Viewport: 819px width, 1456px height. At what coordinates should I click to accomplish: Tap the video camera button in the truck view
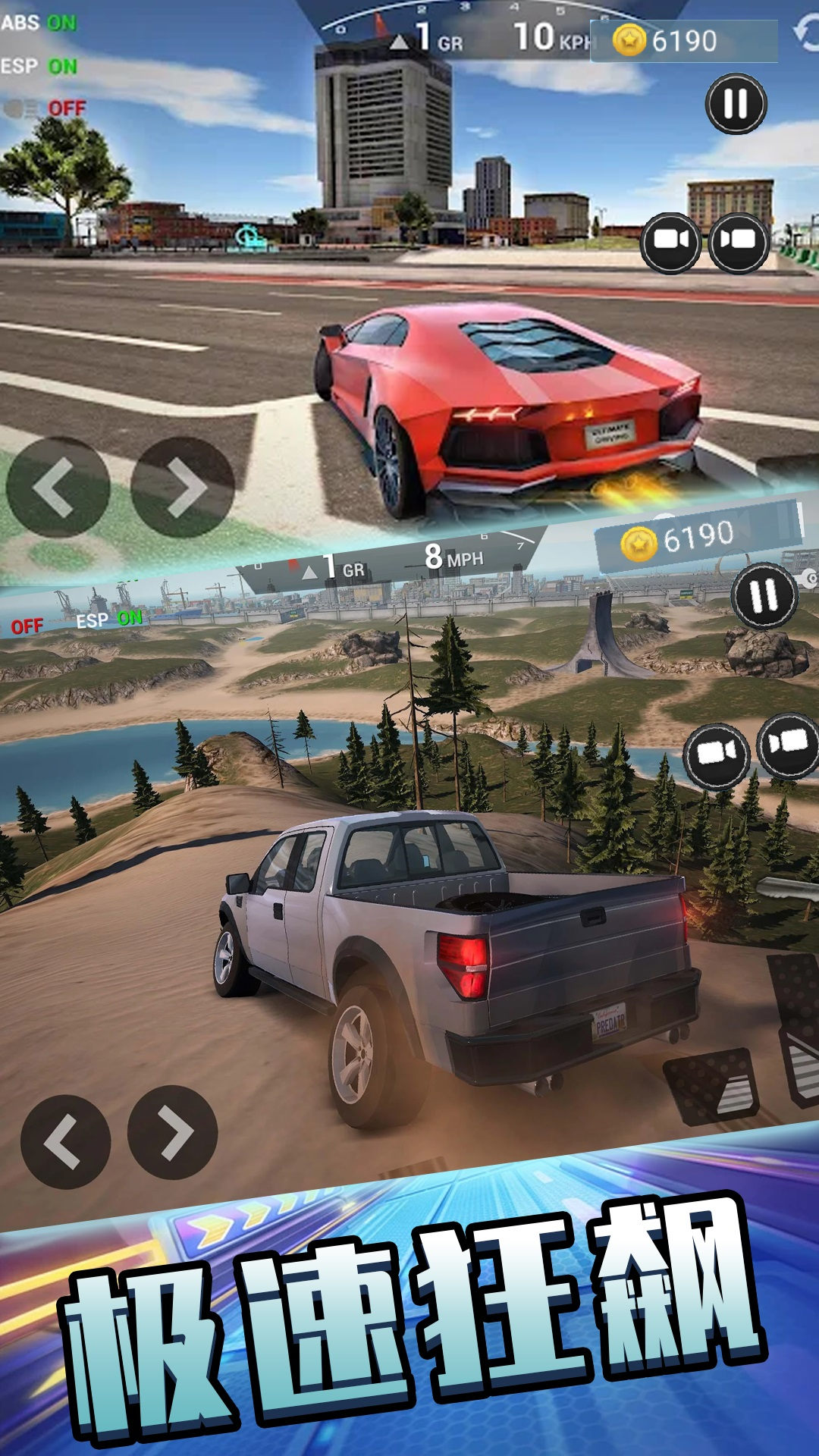pos(716,755)
